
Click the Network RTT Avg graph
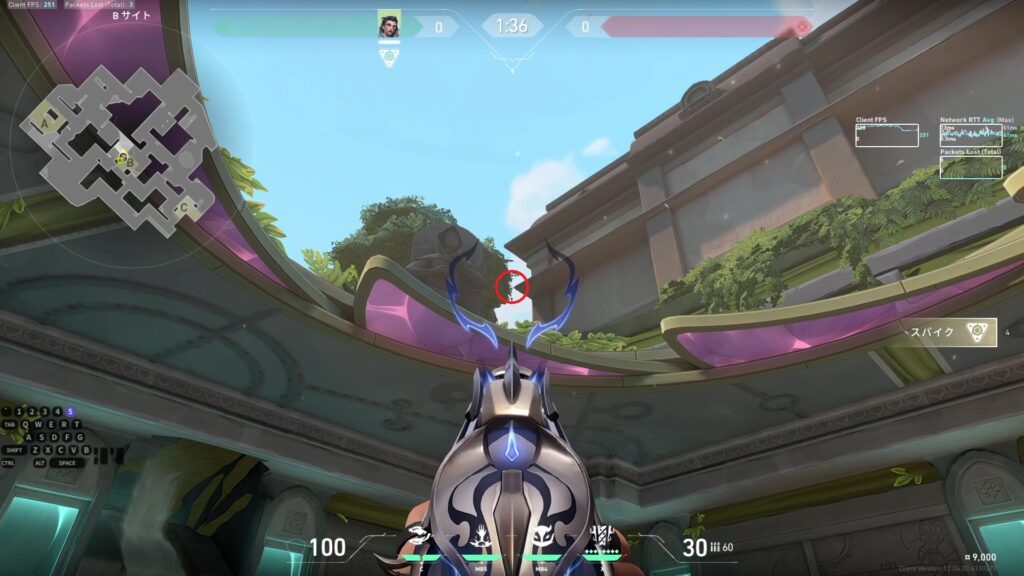pyautogui.click(x=970, y=133)
